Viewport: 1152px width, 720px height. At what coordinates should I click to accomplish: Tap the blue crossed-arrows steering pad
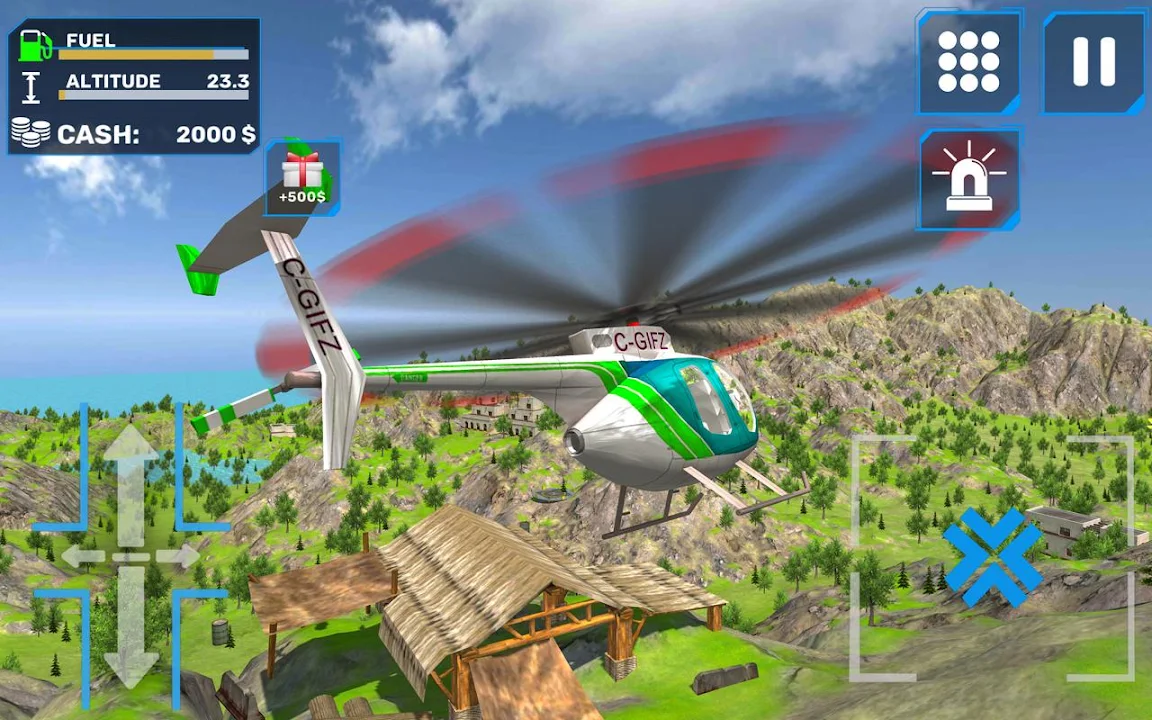pos(992,556)
